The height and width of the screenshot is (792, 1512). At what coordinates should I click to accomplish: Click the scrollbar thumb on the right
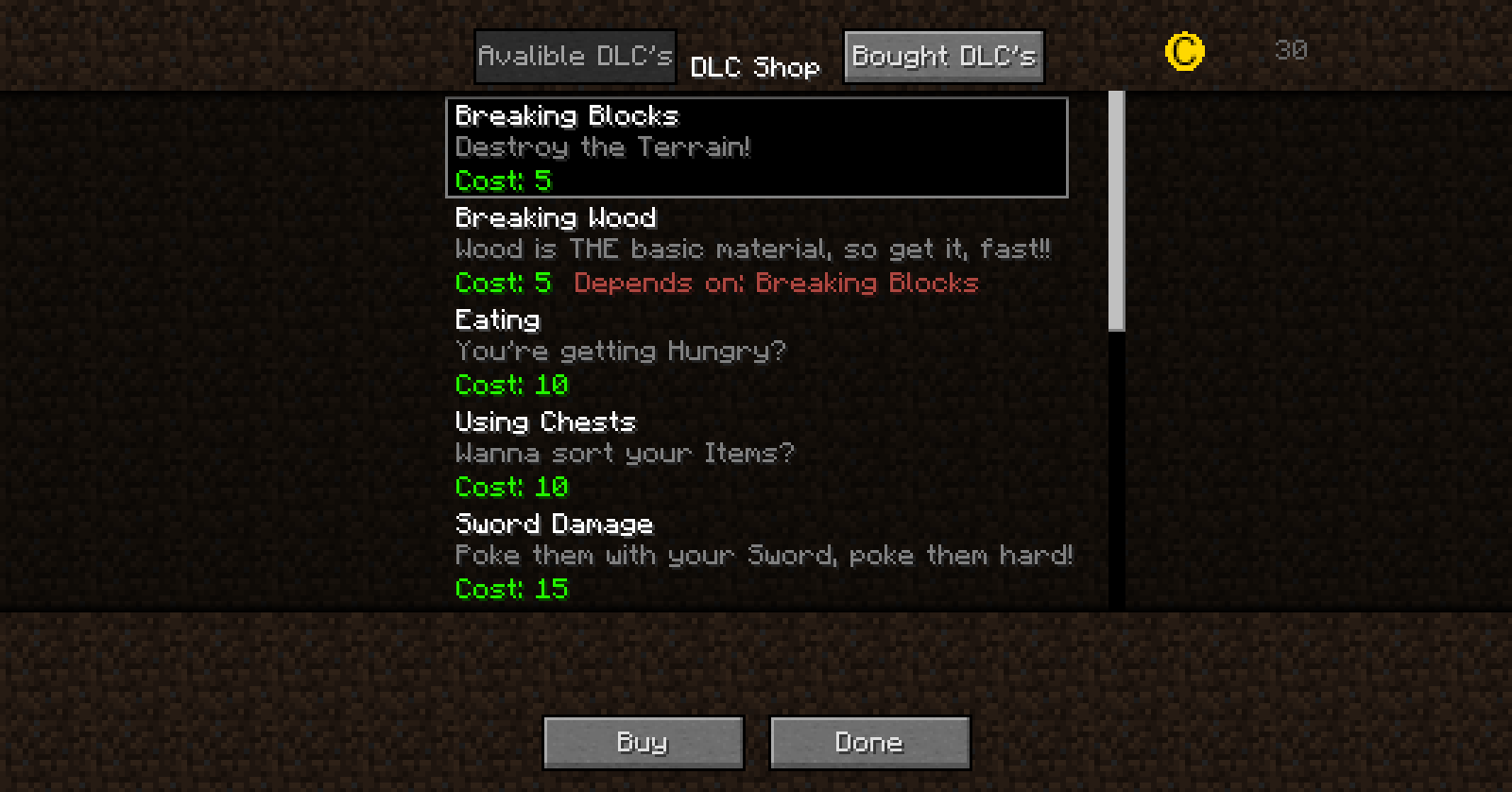pyautogui.click(x=1115, y=208)
